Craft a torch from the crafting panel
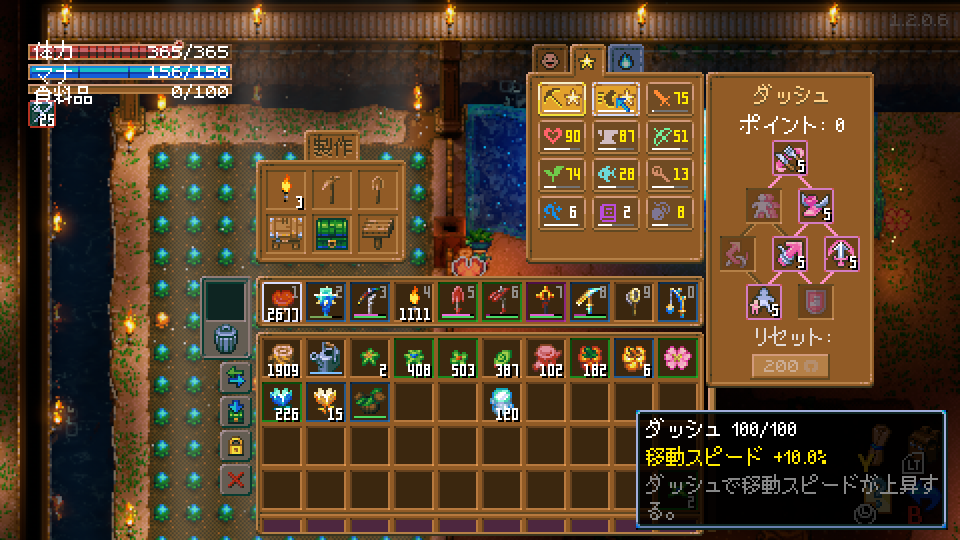The height and width of the screenshot is (540, 960). click(285, 188)
